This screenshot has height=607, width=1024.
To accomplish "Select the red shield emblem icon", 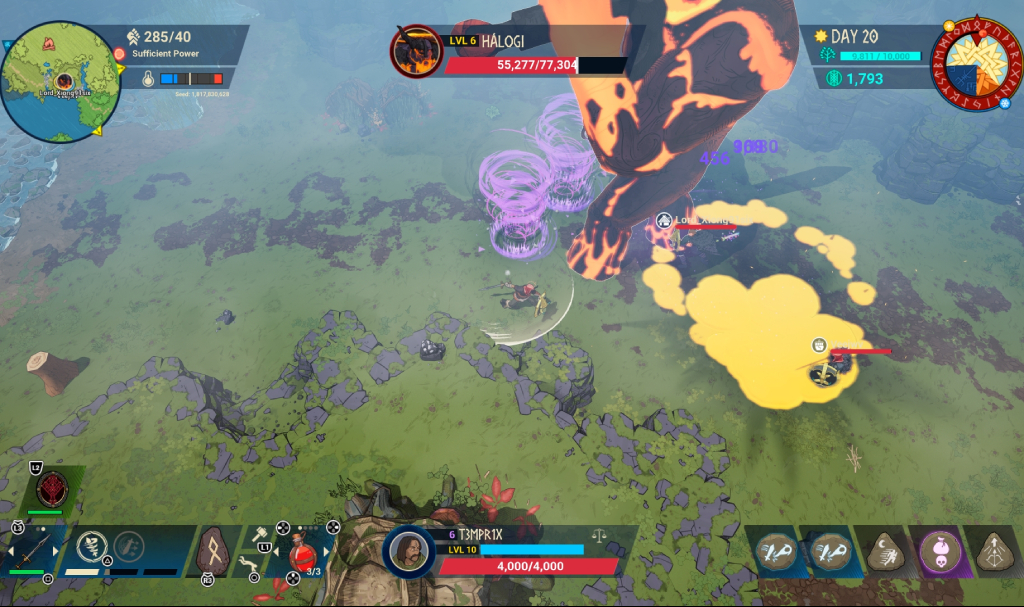I will 52,489.
